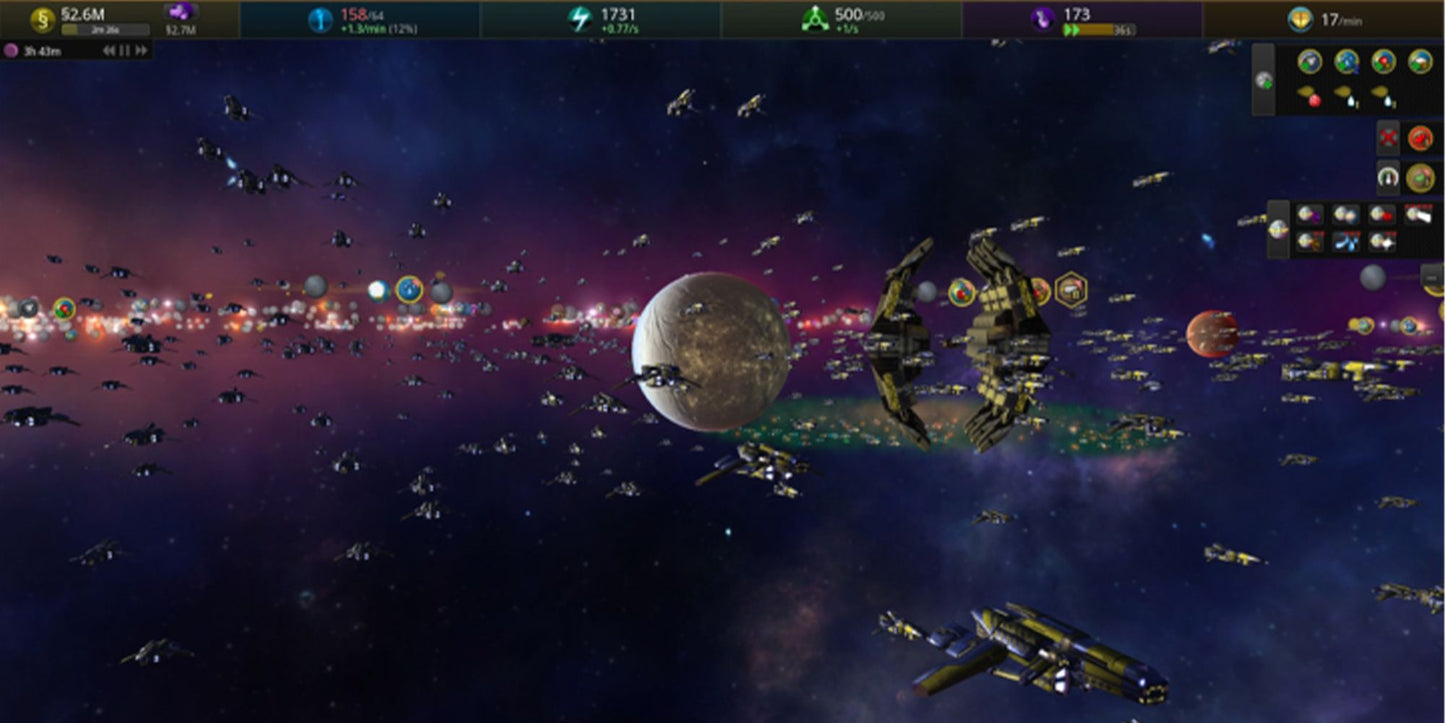1445x723 pixels.
Task: Select the planet with purple arrow icon
Action: click(x=1308, y=214)
